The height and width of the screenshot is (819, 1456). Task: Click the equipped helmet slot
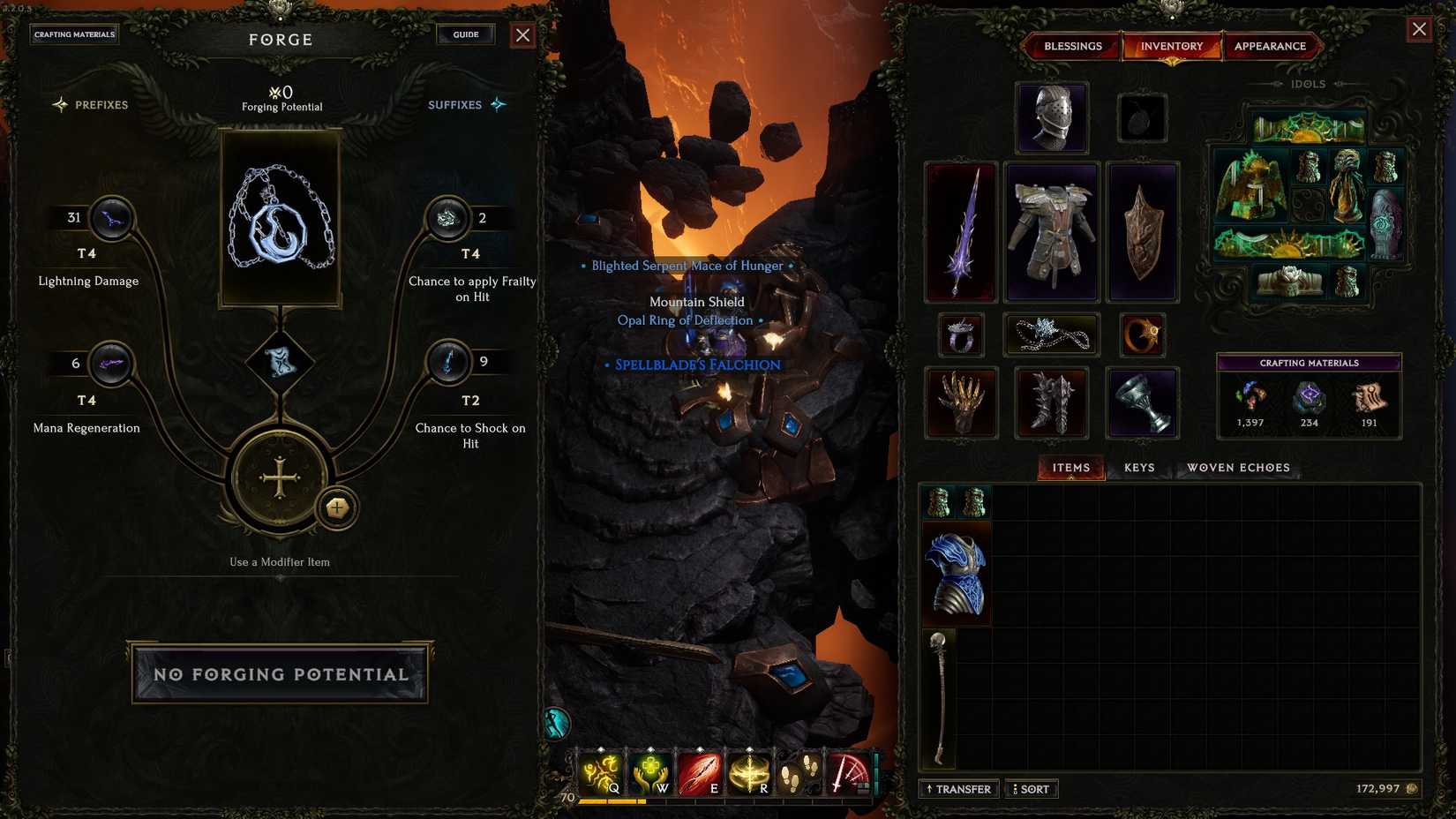(x=1051, y=117)
